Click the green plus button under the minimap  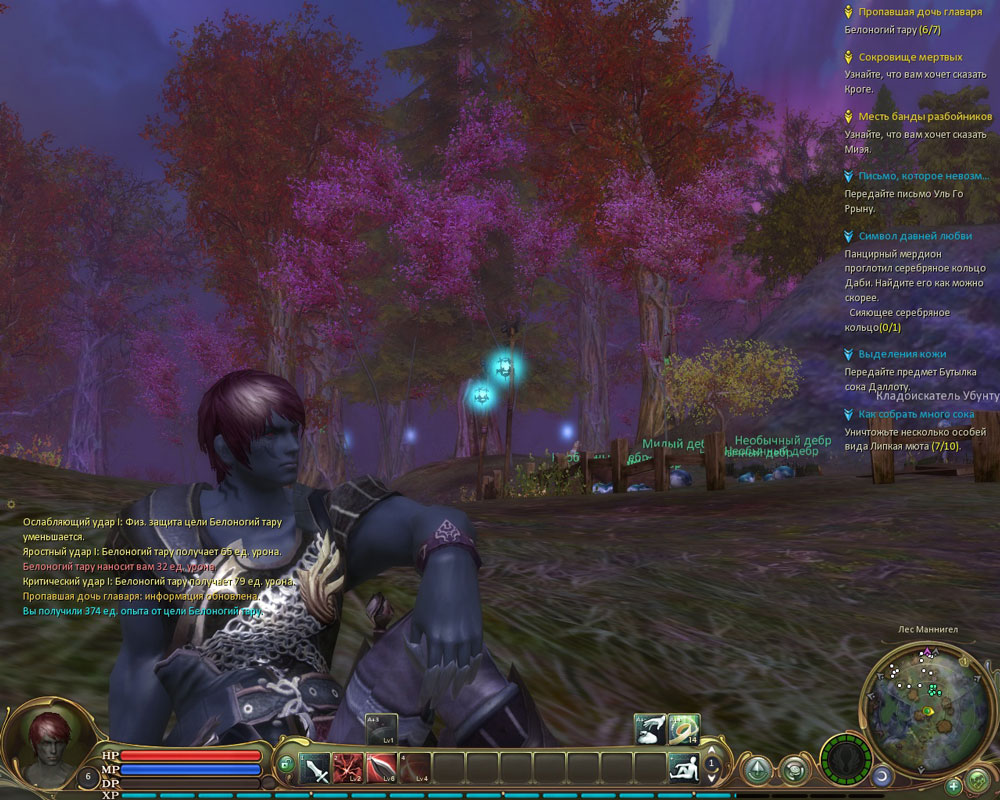953,785
